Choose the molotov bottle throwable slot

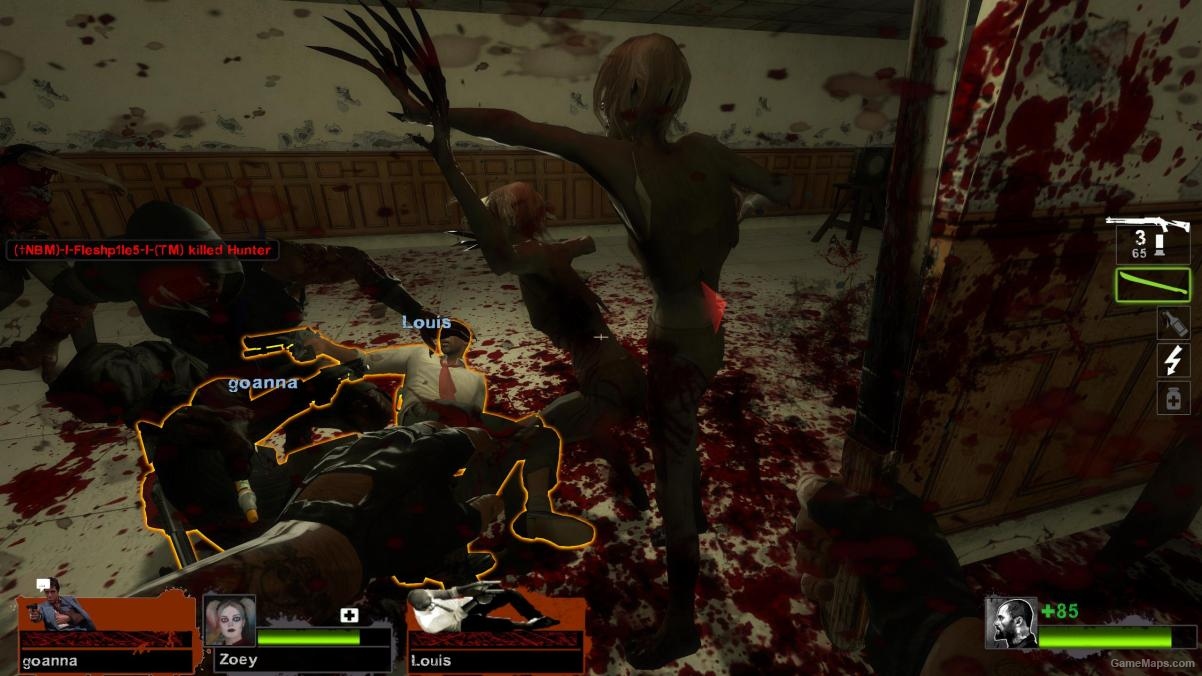1172,323
